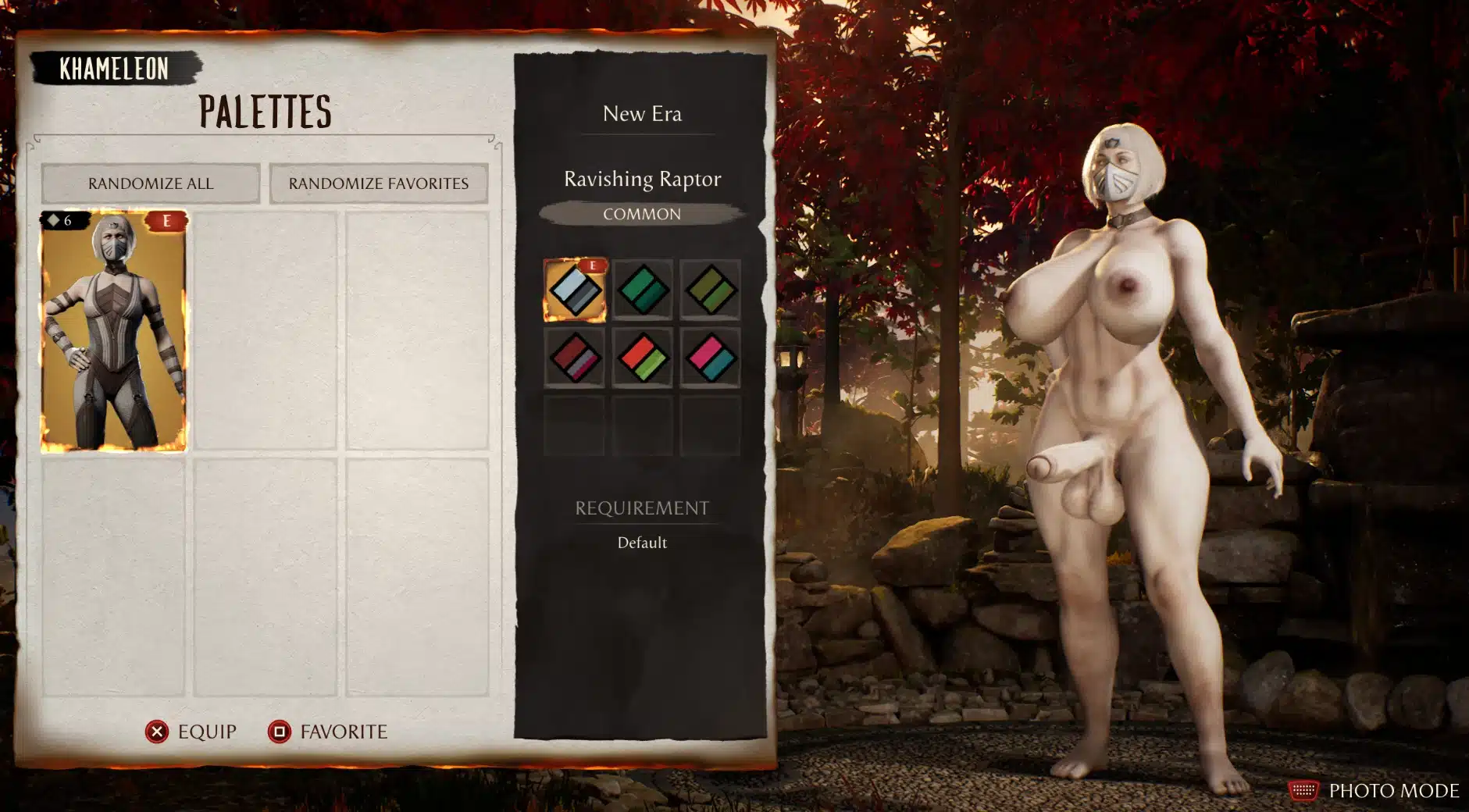Choose the teal green palette swatch

coord(643,290)
